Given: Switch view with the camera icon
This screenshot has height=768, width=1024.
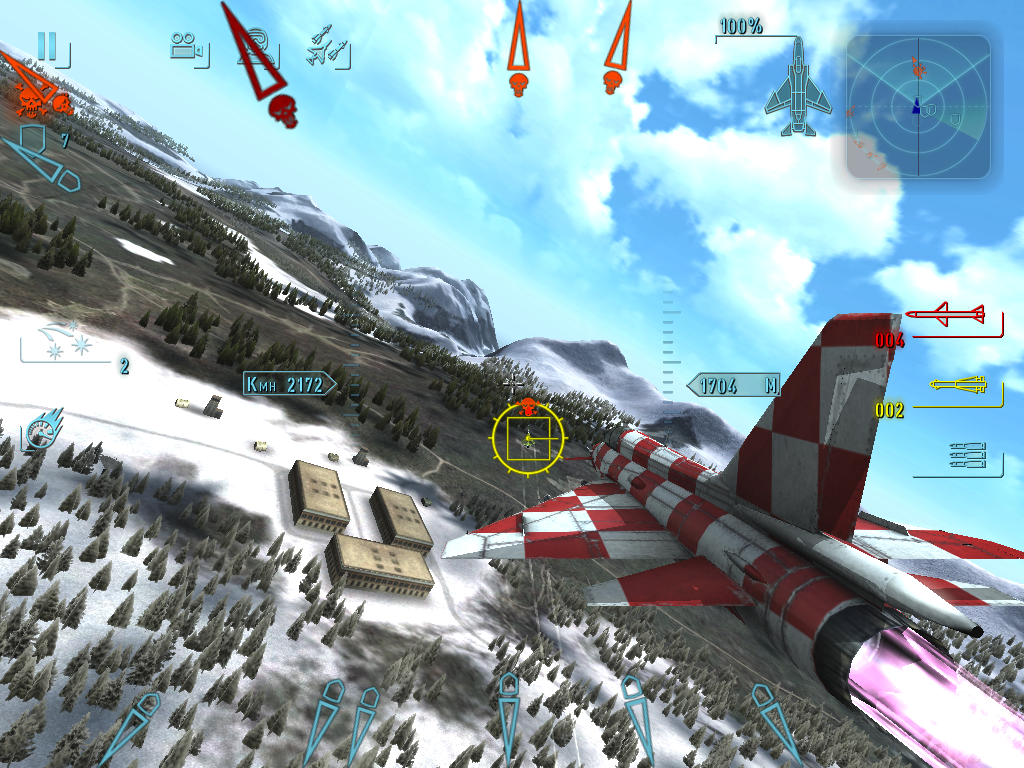Looking at the screenshot, I should point(187,47).
